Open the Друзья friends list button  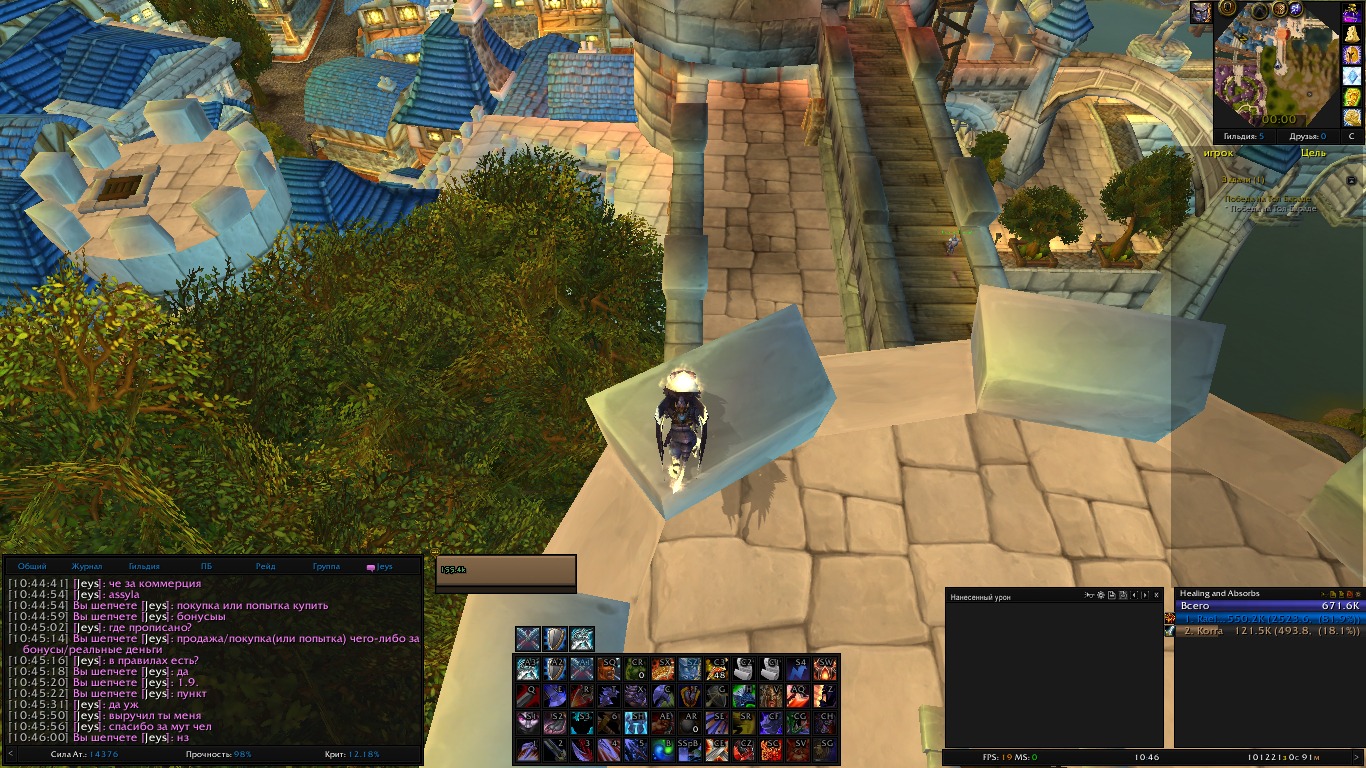pyautogui.click(x=1307, y=136)
